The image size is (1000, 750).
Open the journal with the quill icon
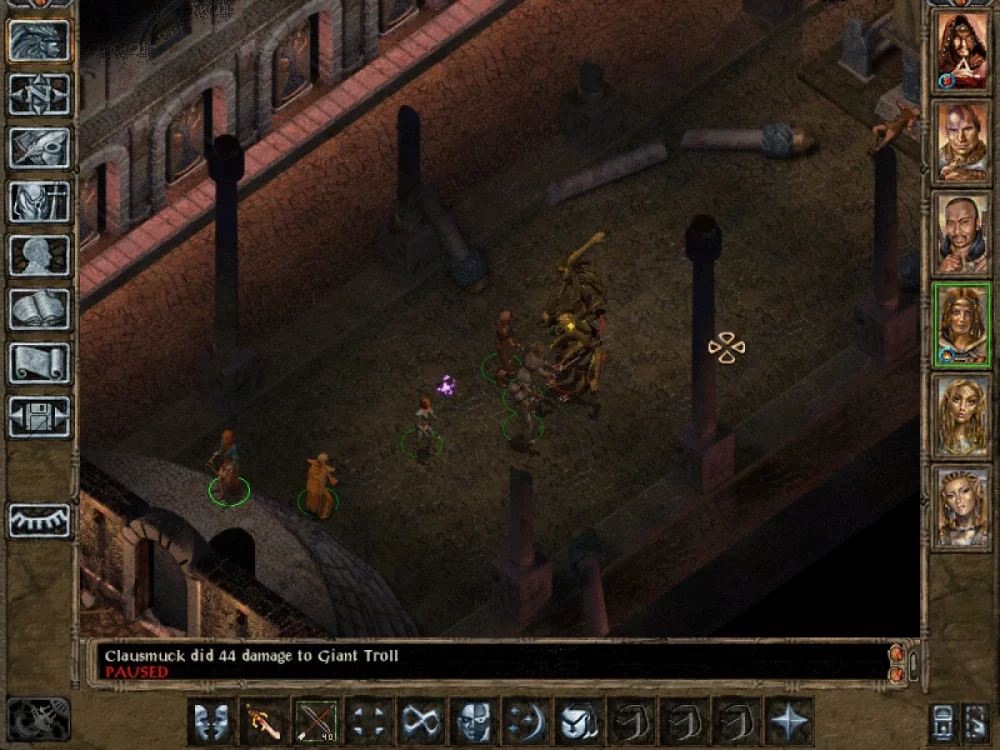(40, 147)
